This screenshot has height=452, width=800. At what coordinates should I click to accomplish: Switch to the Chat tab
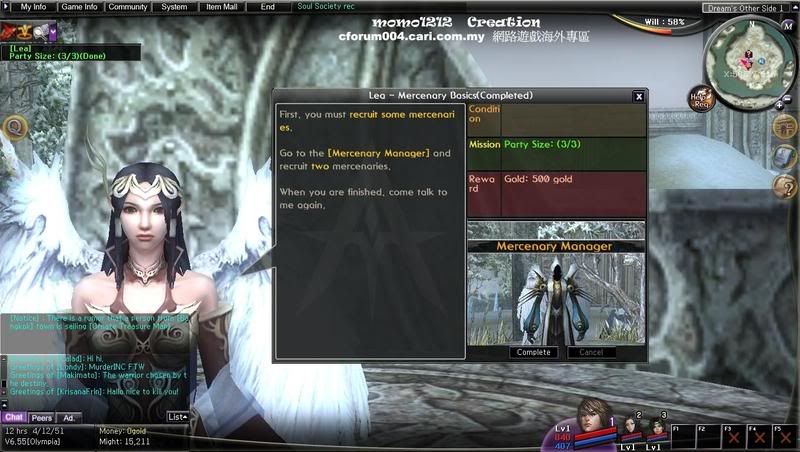pos(14,417)
